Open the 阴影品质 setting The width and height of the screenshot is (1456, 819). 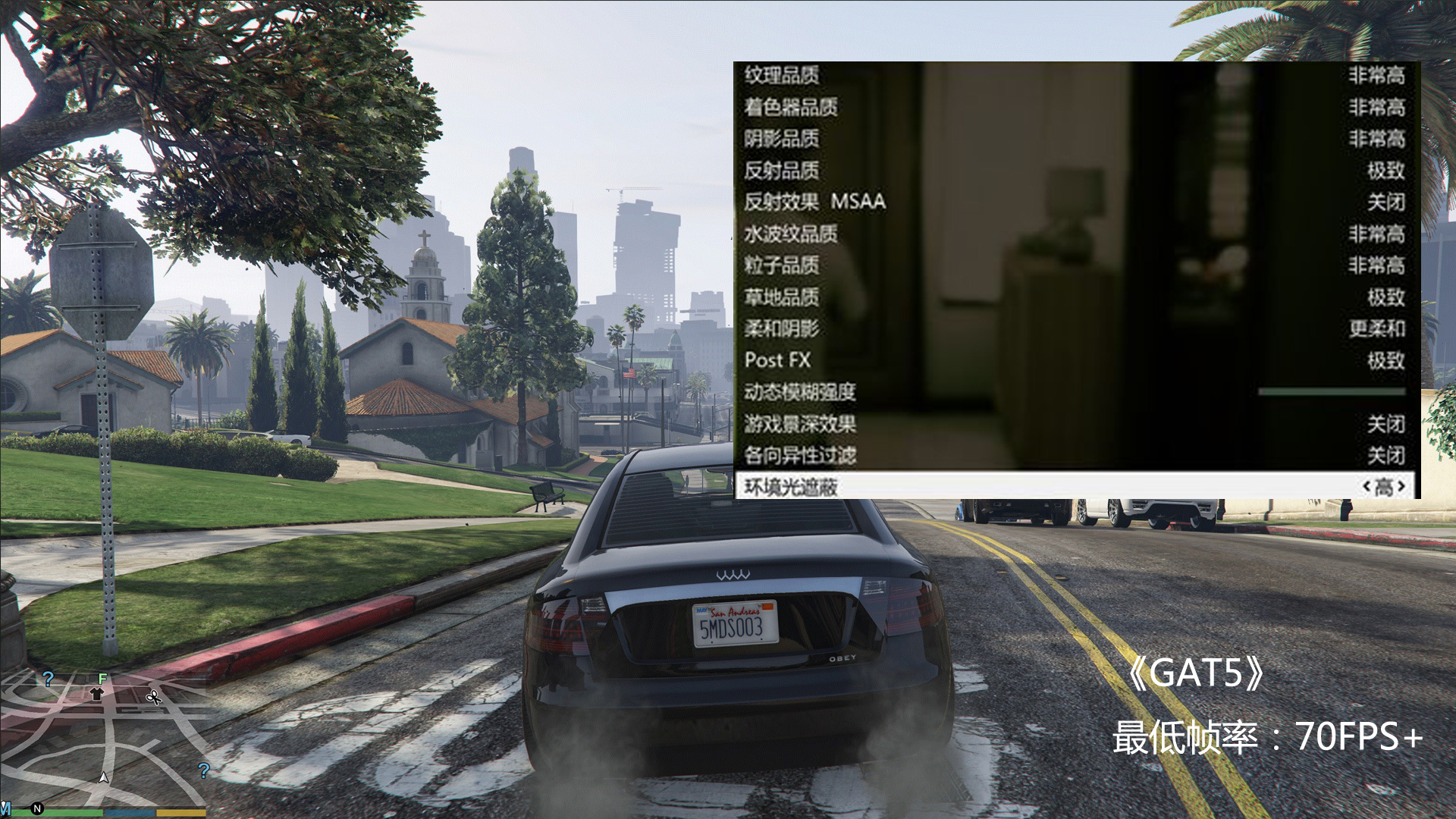782,139
